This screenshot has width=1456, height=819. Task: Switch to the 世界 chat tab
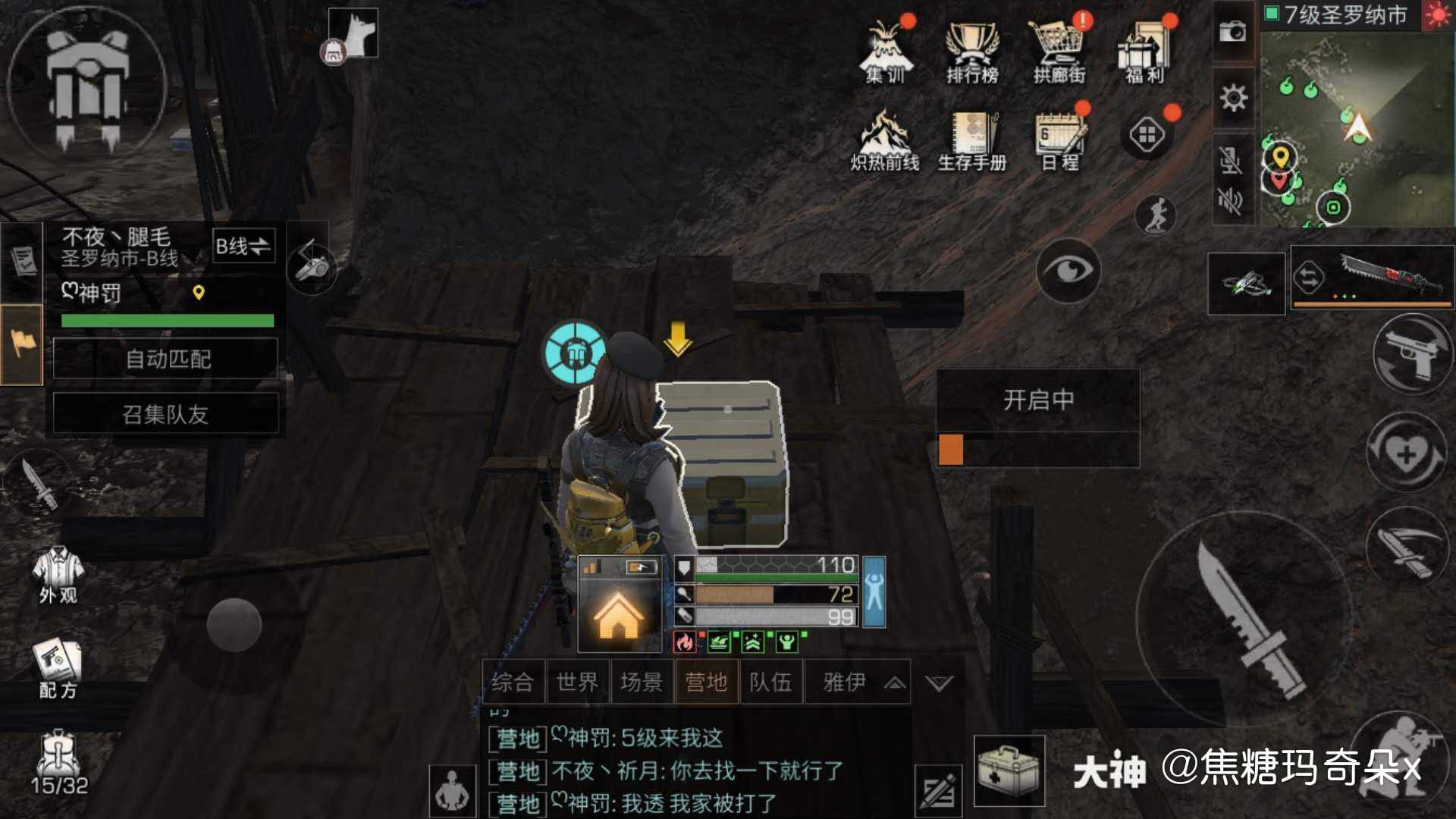[x=579, y=682]
